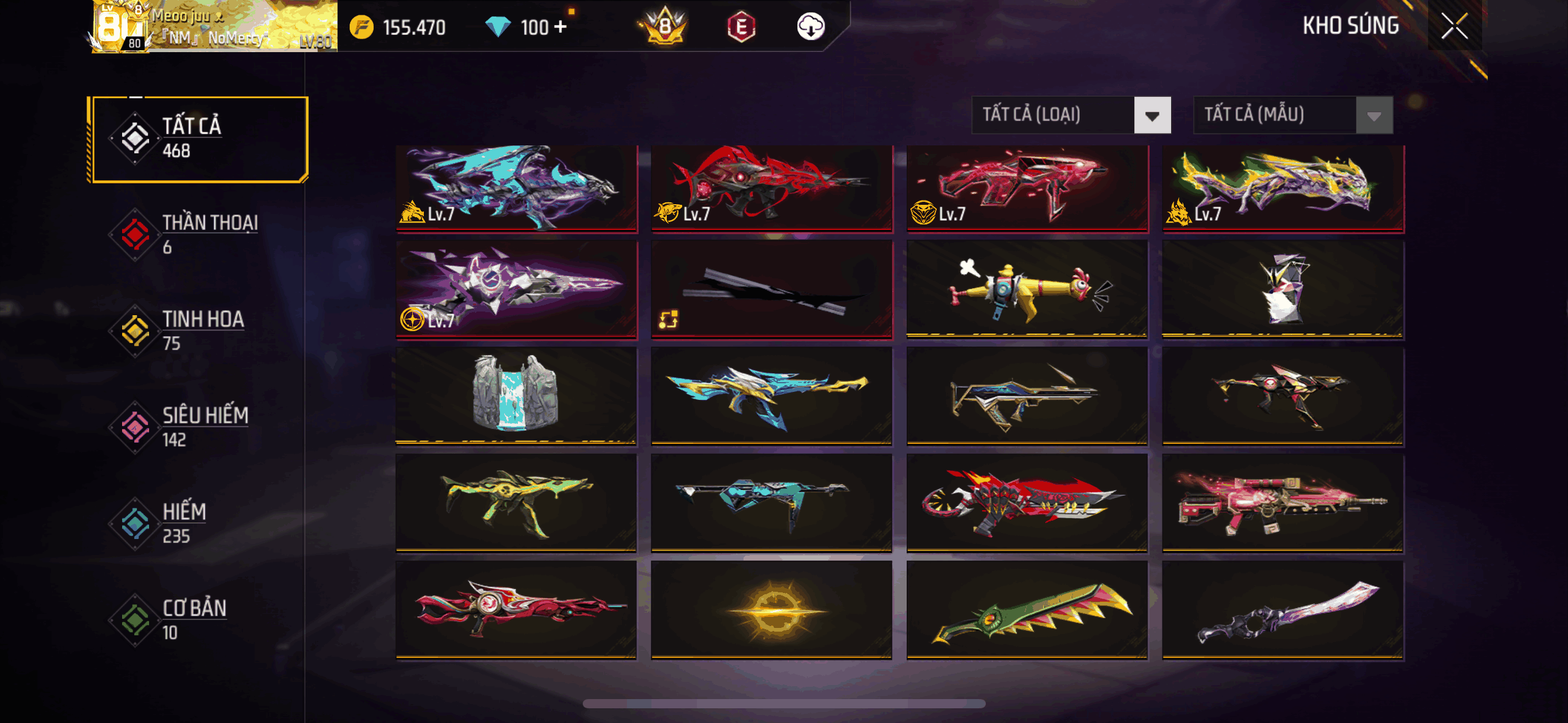Show the Siêu Hiếm skins
The width and height of the screenshot is (1568, 723).
click(x=196, y=427)
